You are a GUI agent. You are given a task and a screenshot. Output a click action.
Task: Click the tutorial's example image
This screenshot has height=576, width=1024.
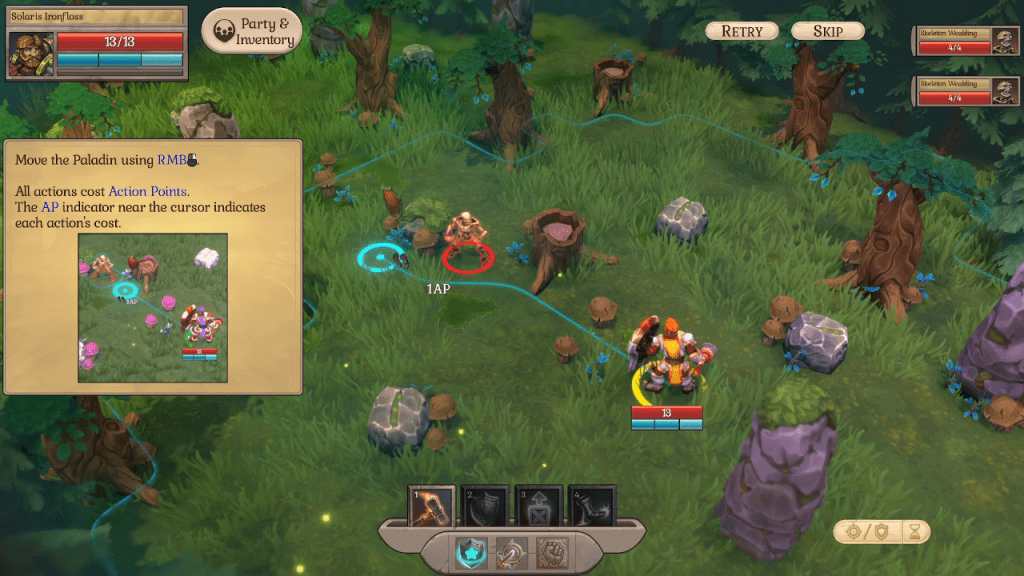coord(152,307)
